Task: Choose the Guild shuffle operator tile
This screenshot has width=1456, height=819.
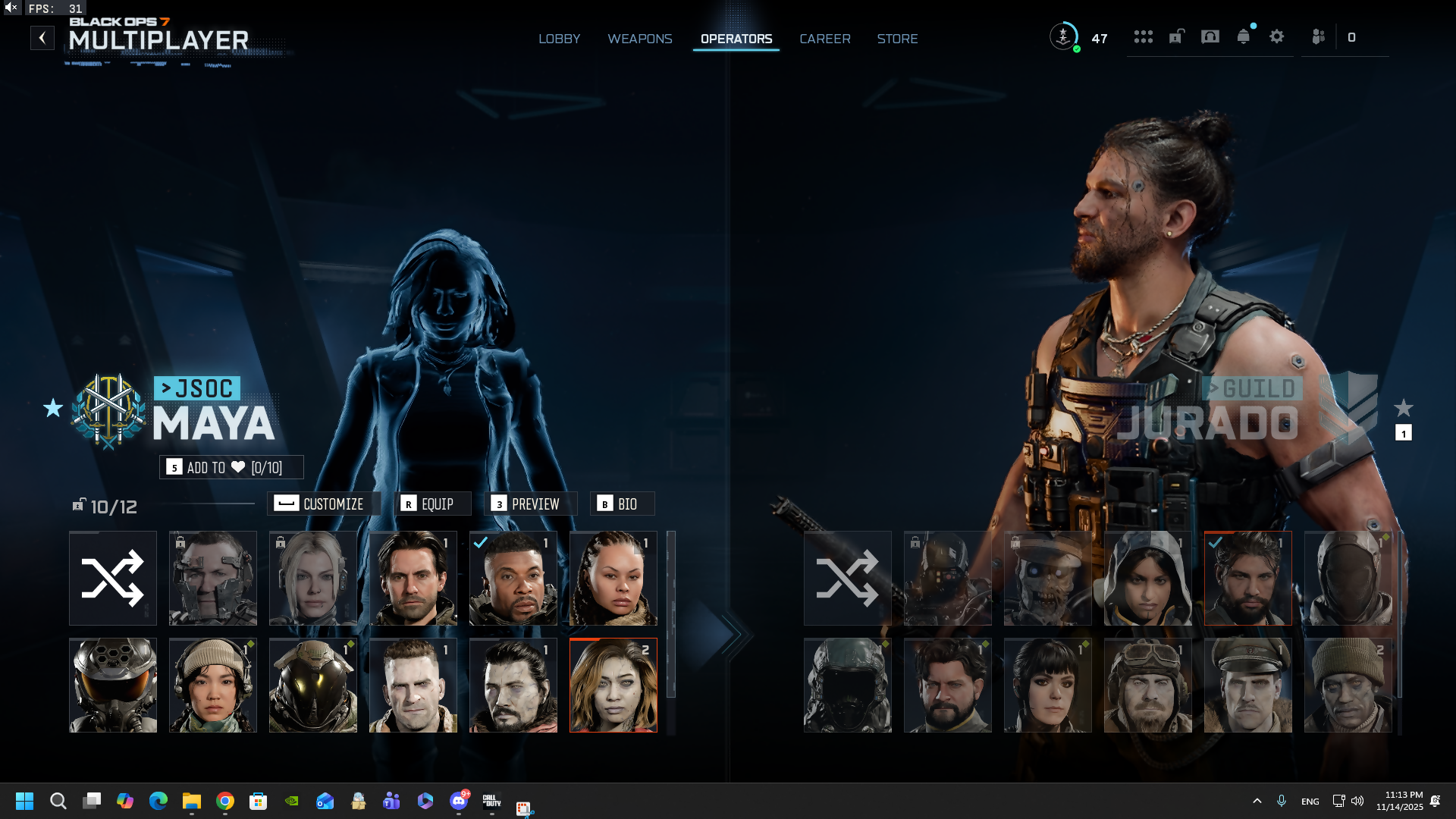Action: (847, 578)
